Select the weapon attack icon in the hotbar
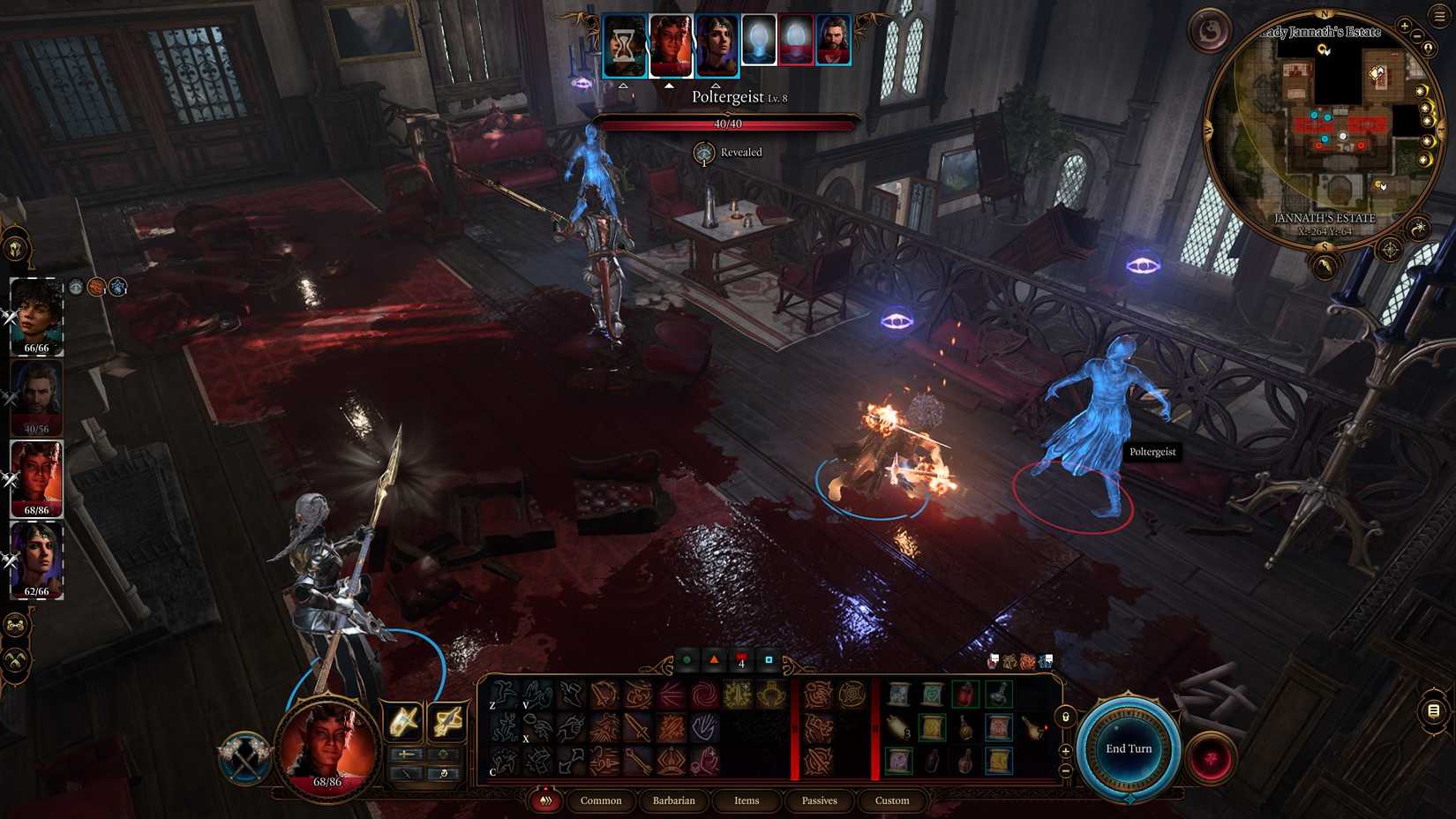 [x=639, y=727]
